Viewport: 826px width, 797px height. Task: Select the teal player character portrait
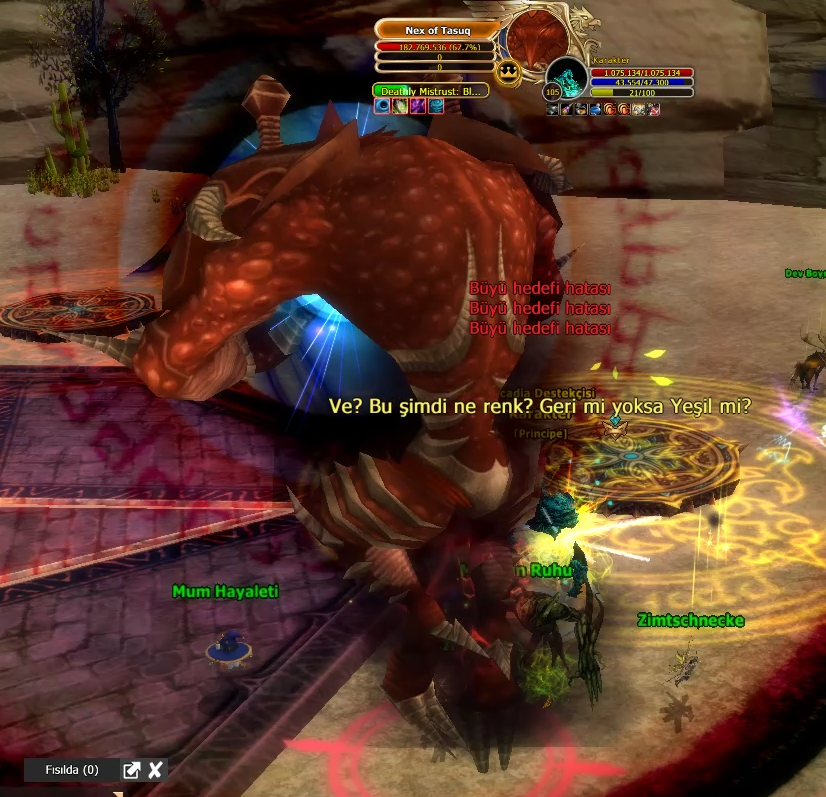click(568, 78)
